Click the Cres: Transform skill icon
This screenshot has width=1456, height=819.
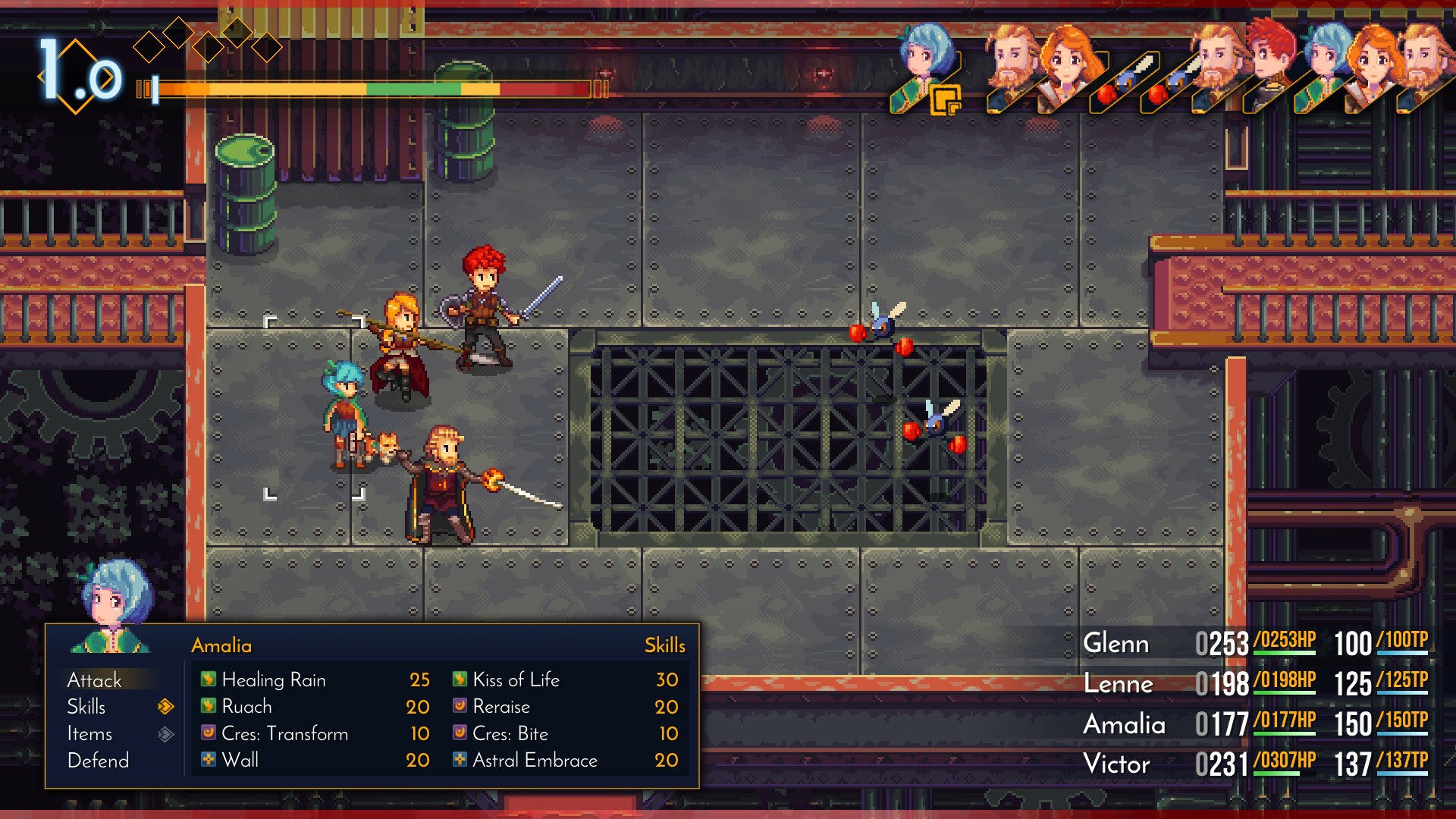(x=209, y=733)
